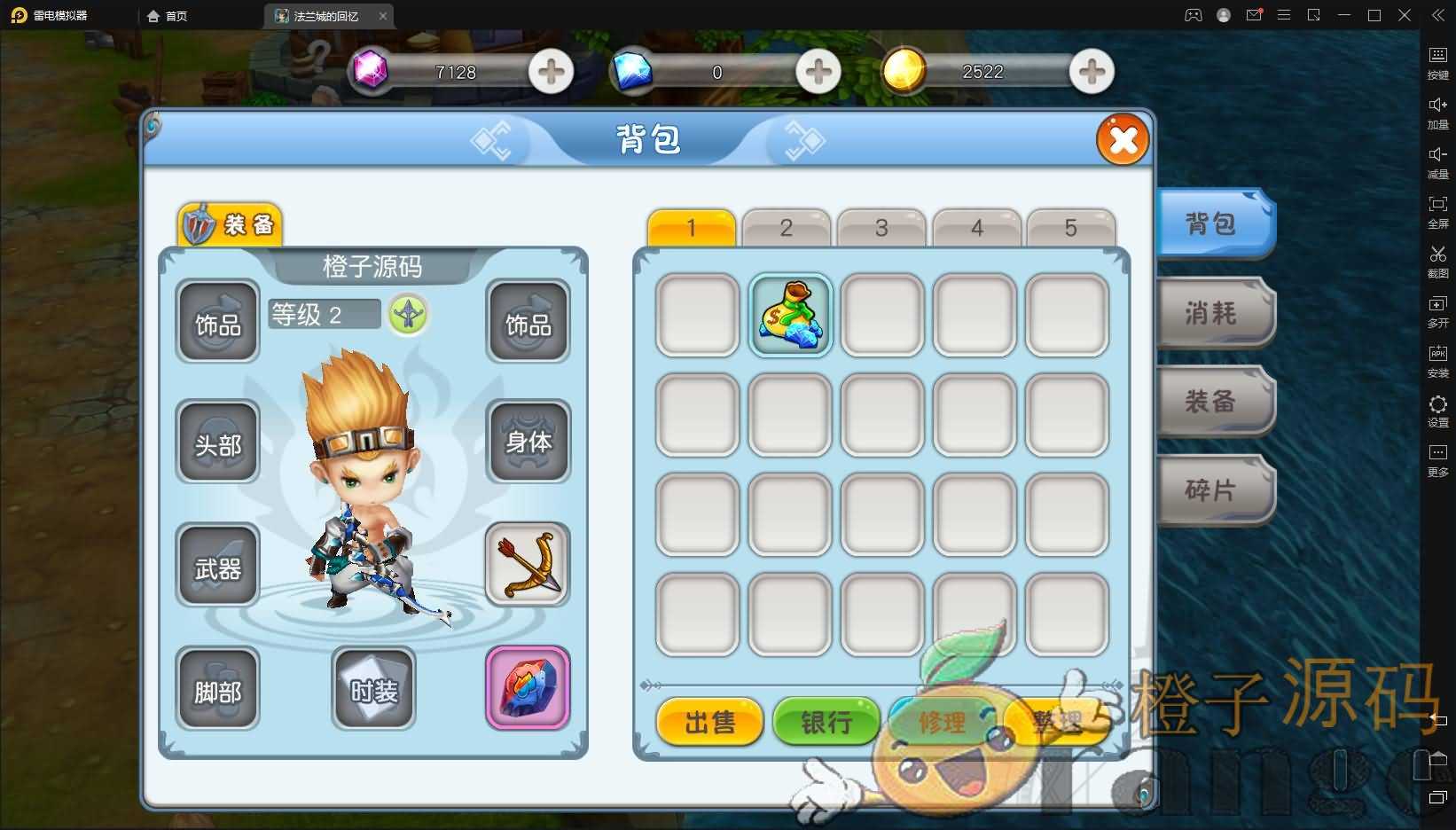Go to backpack page 5
This screenshot has height=830, width=1456.
(1070, 228)
